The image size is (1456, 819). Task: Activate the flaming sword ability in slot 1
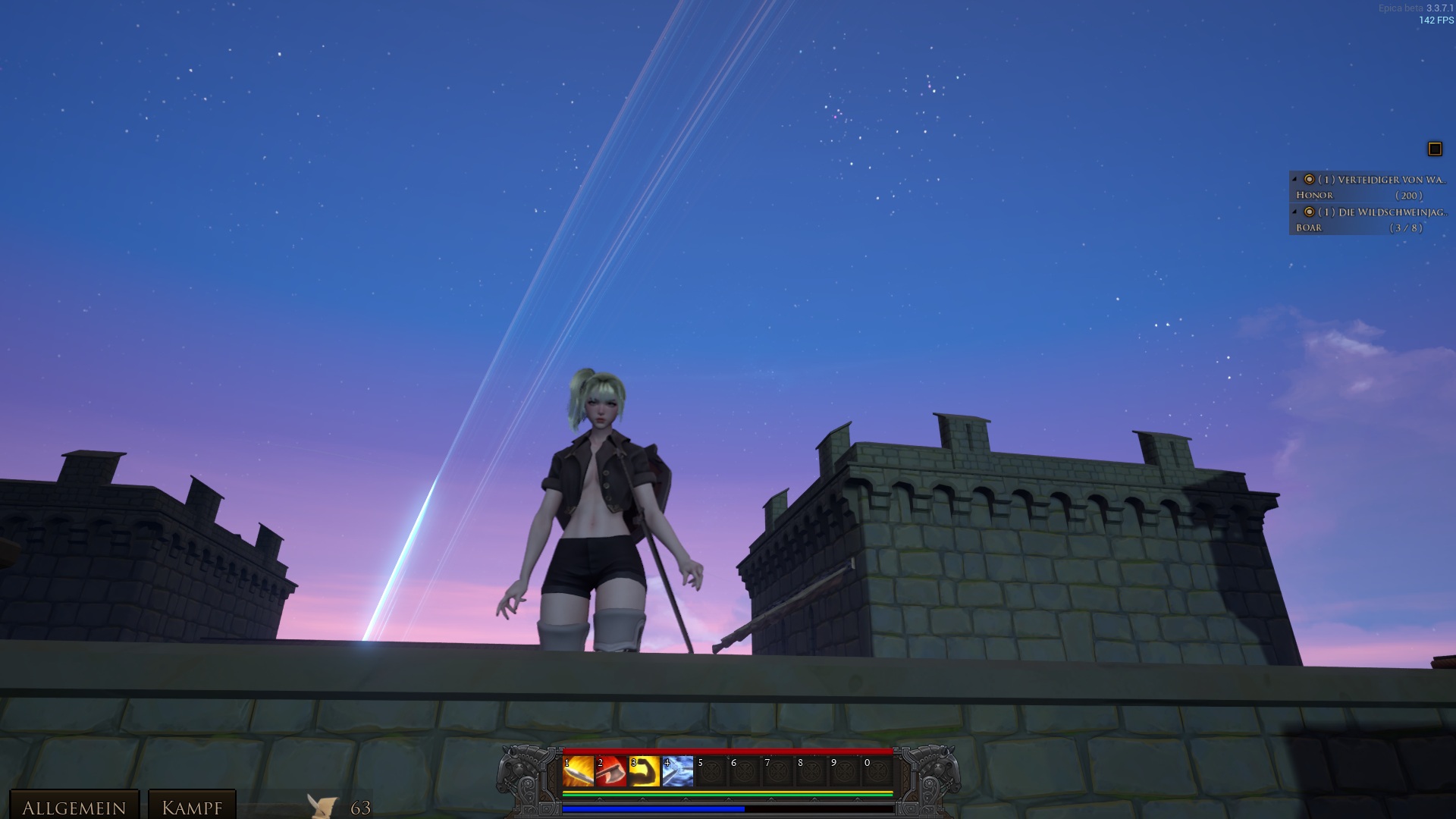[578, 772]
